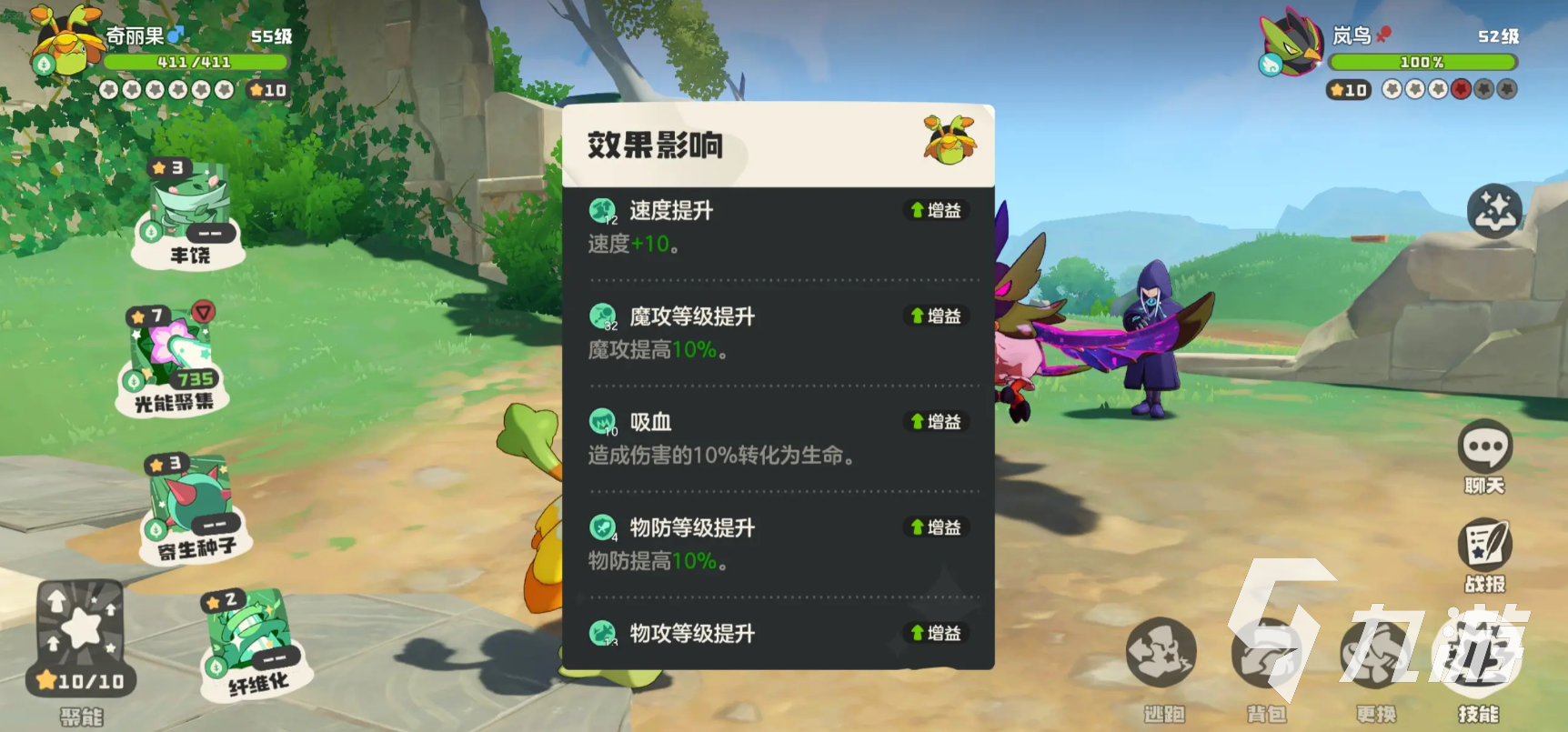Click the 吸血 lifesteal buff icon

click(x=601, y=421)
